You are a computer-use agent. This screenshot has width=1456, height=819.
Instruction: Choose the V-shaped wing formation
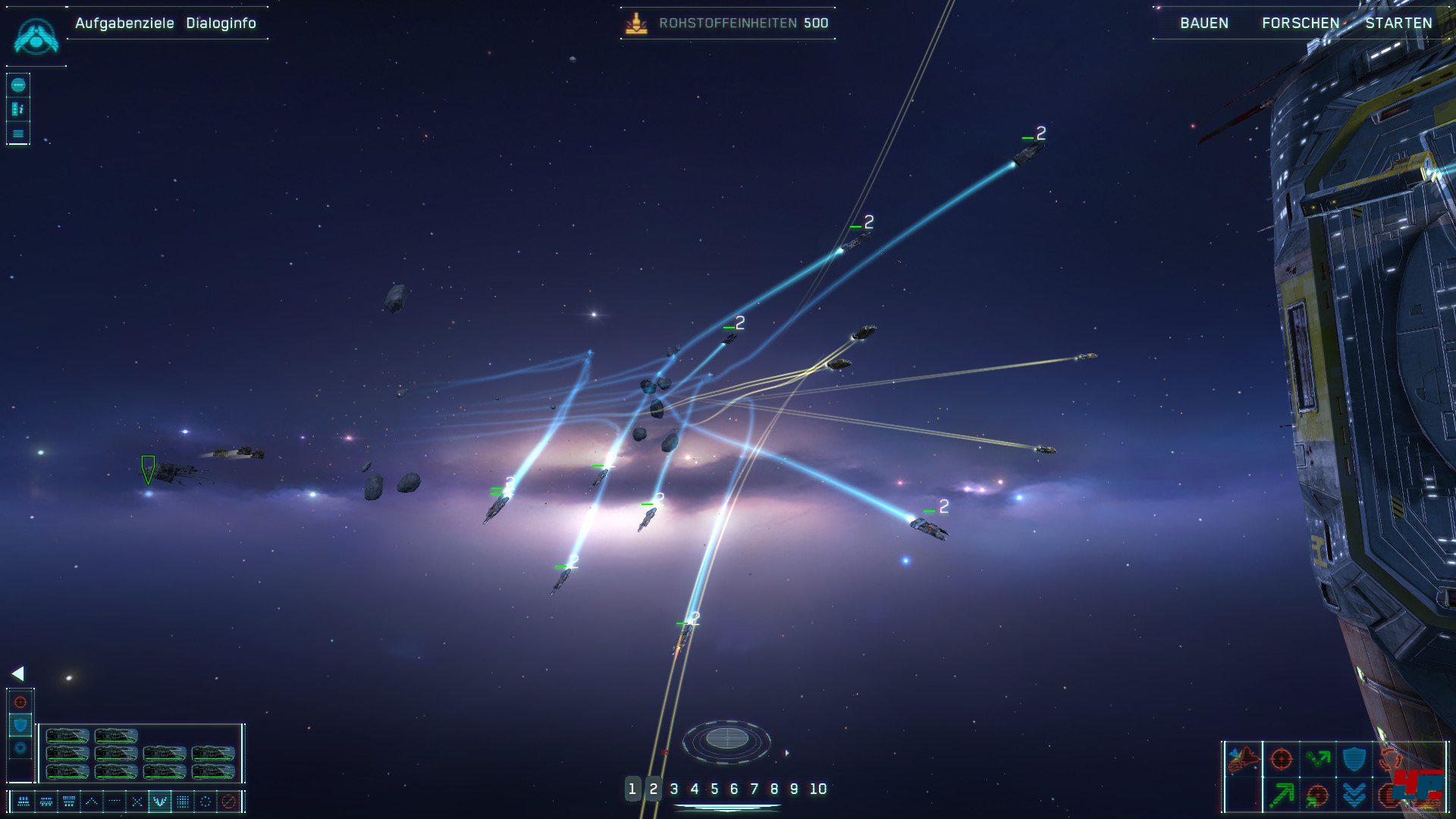159,801
